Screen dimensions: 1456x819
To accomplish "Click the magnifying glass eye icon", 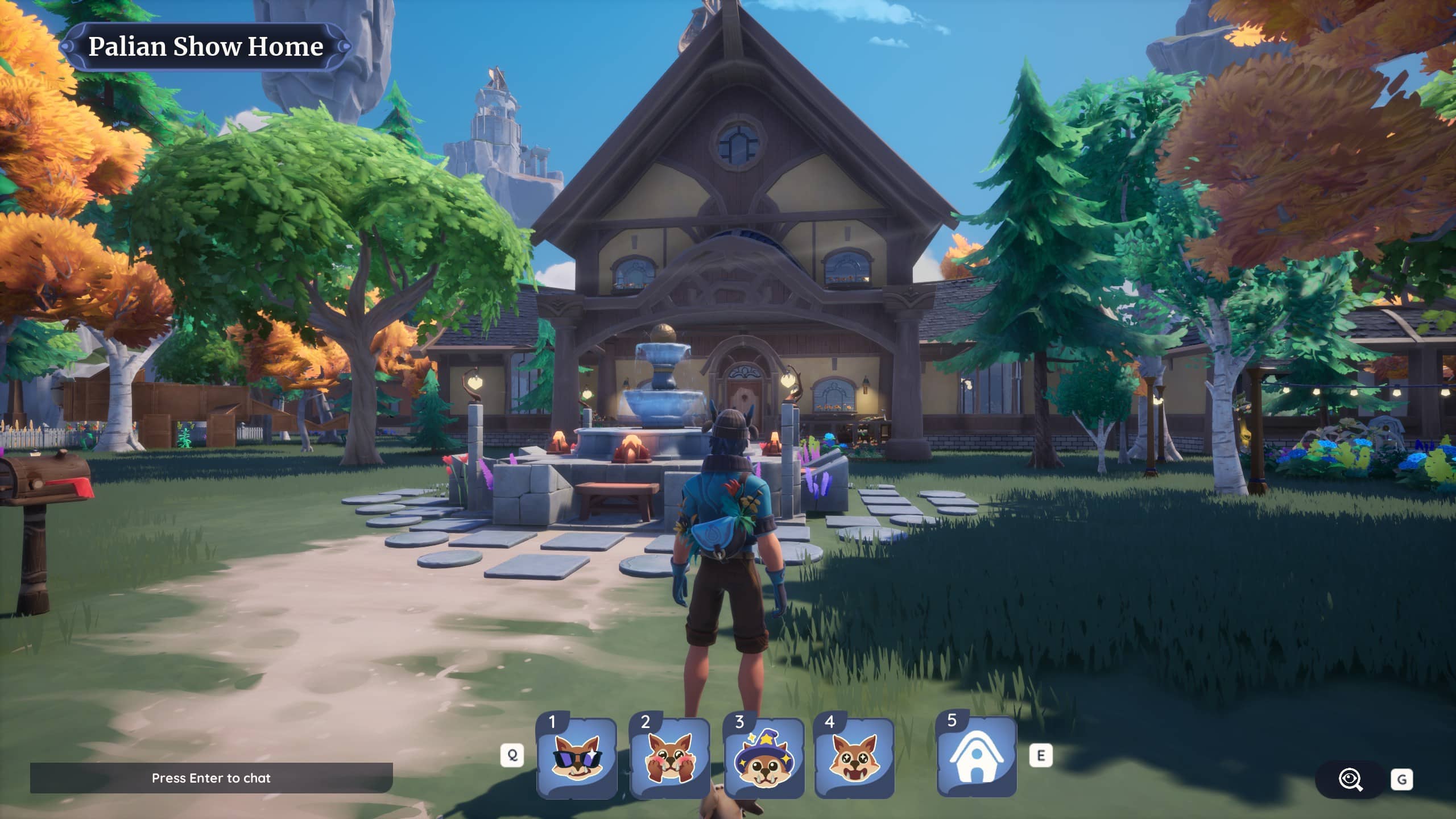I will click(1350, 779).
